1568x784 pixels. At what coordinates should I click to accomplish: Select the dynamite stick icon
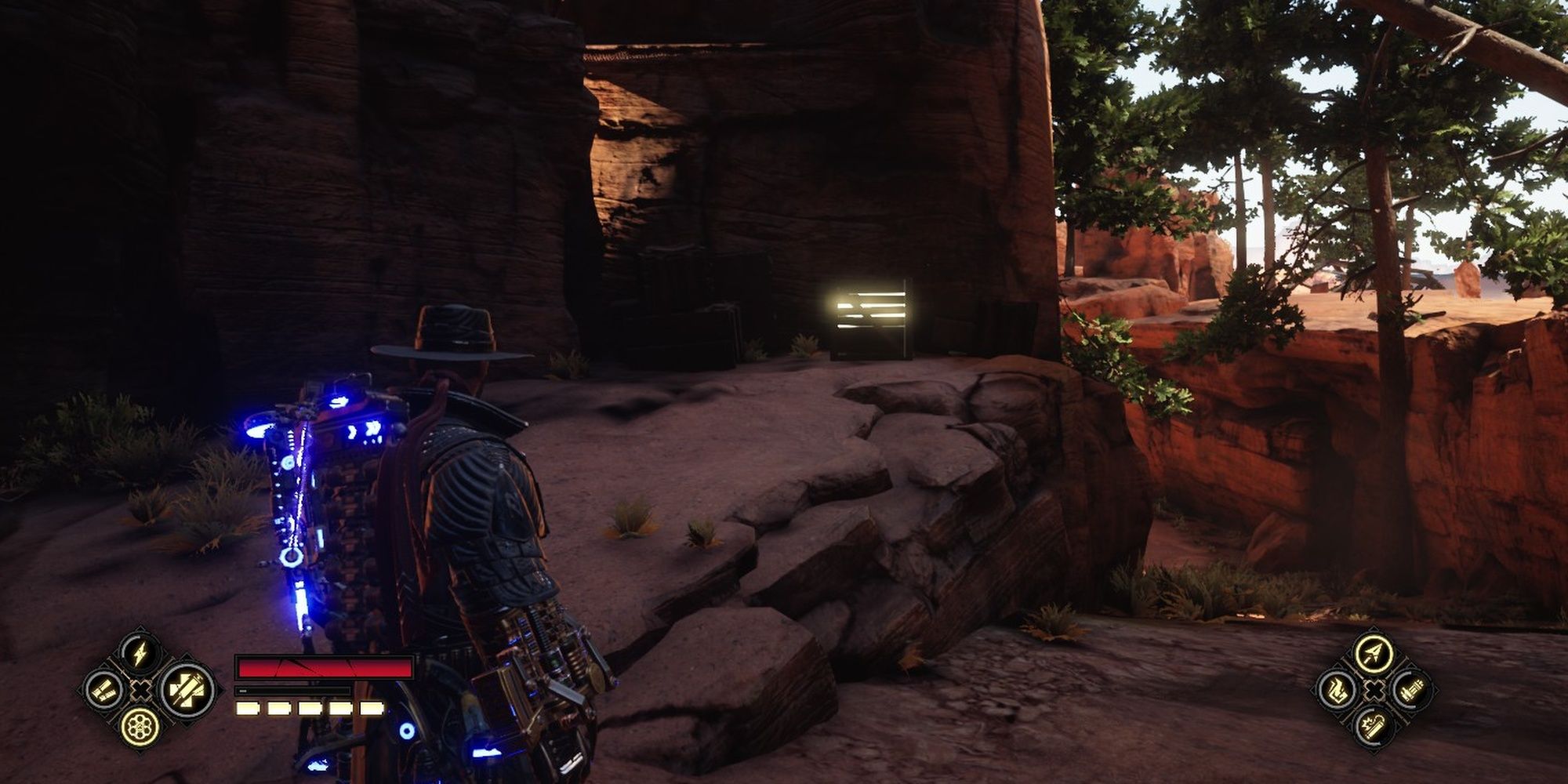pyautogui.click(x=1374, y=726)
